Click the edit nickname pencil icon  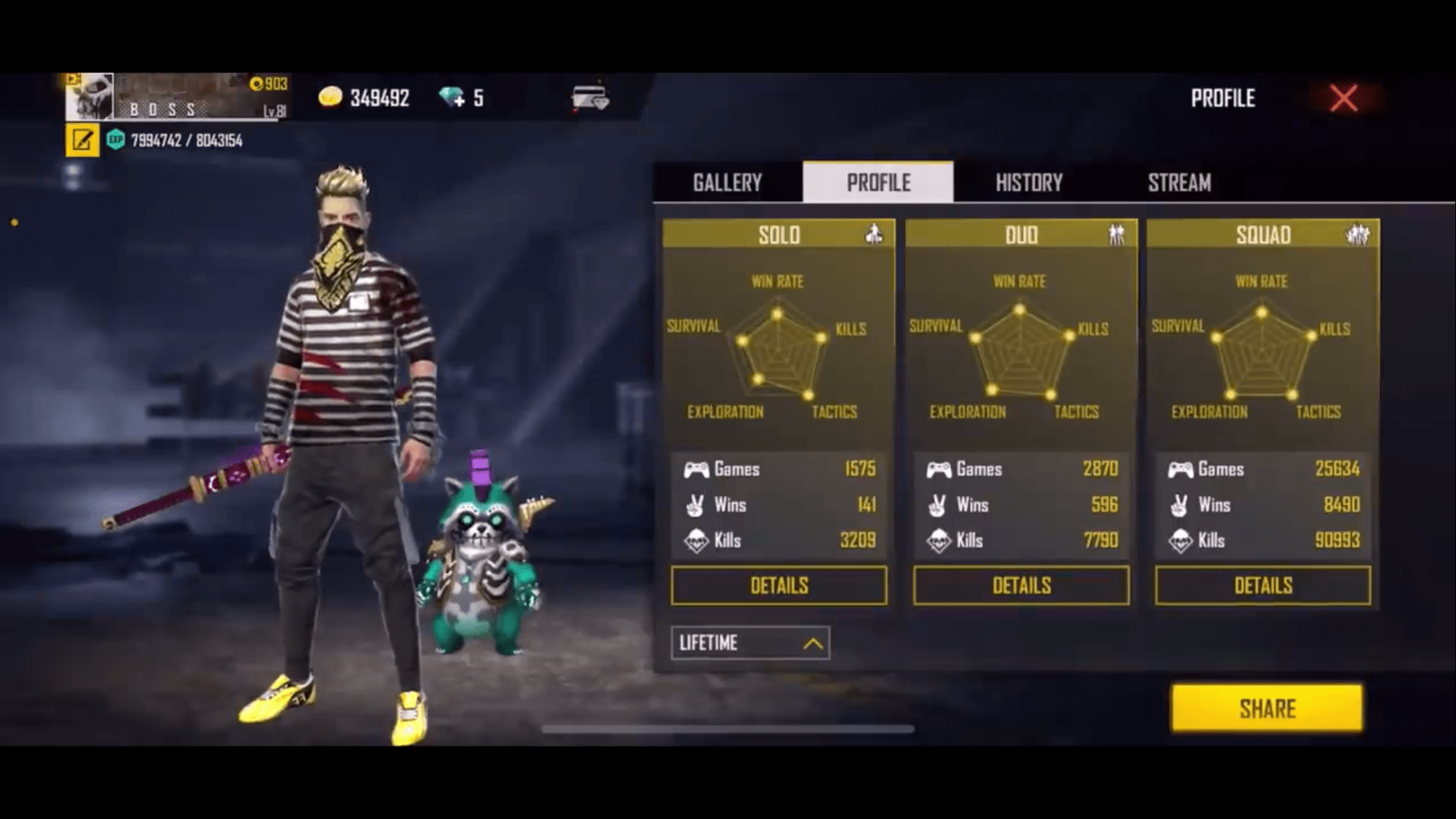tap(82, 138)
